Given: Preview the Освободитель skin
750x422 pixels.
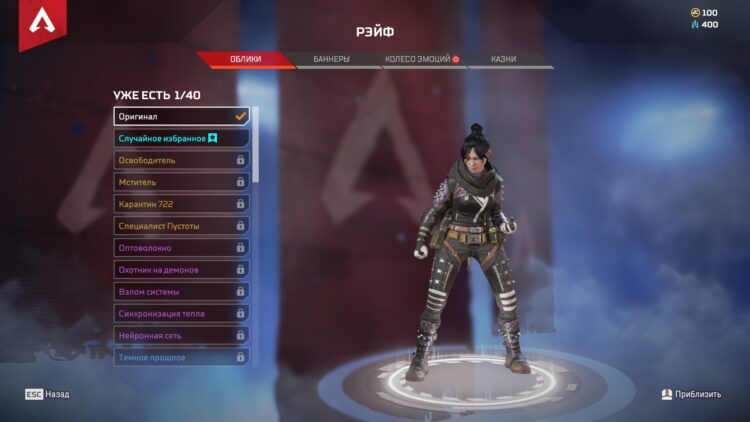Looking at the screenshot, I should click(x=181, y=160).
